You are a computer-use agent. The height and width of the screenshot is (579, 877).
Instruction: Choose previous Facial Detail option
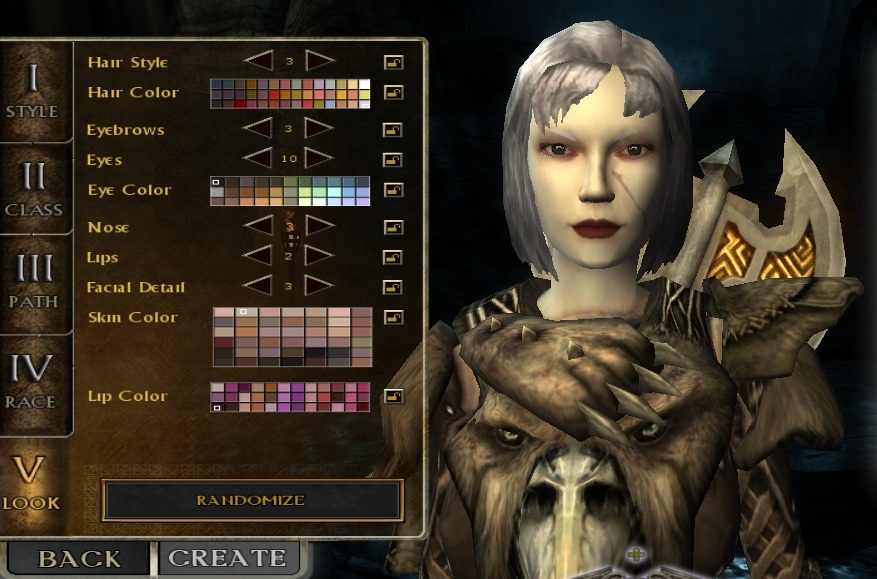[258, 286]
